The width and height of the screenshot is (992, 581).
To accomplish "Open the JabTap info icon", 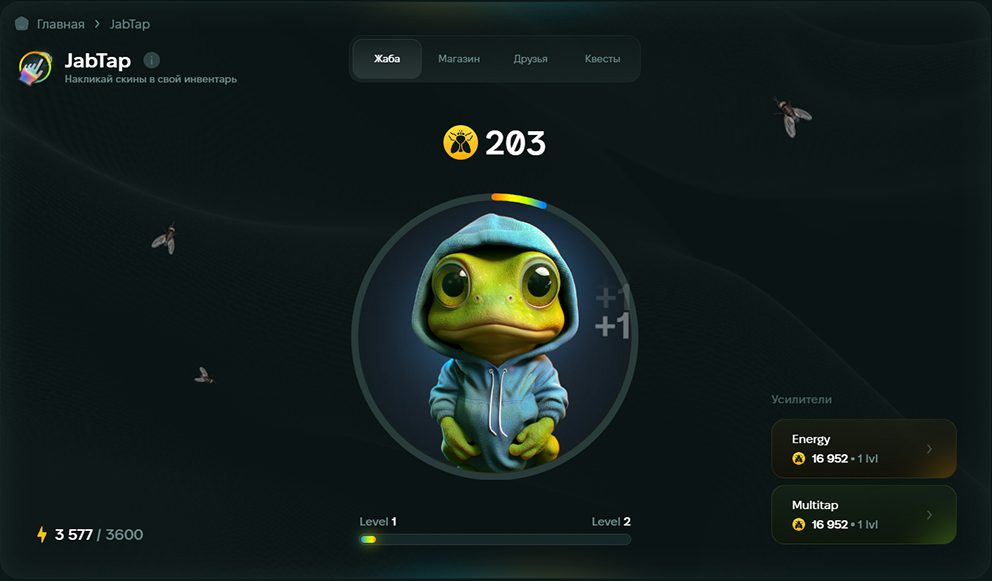I will pyautogui.click(x=151, y=60).
